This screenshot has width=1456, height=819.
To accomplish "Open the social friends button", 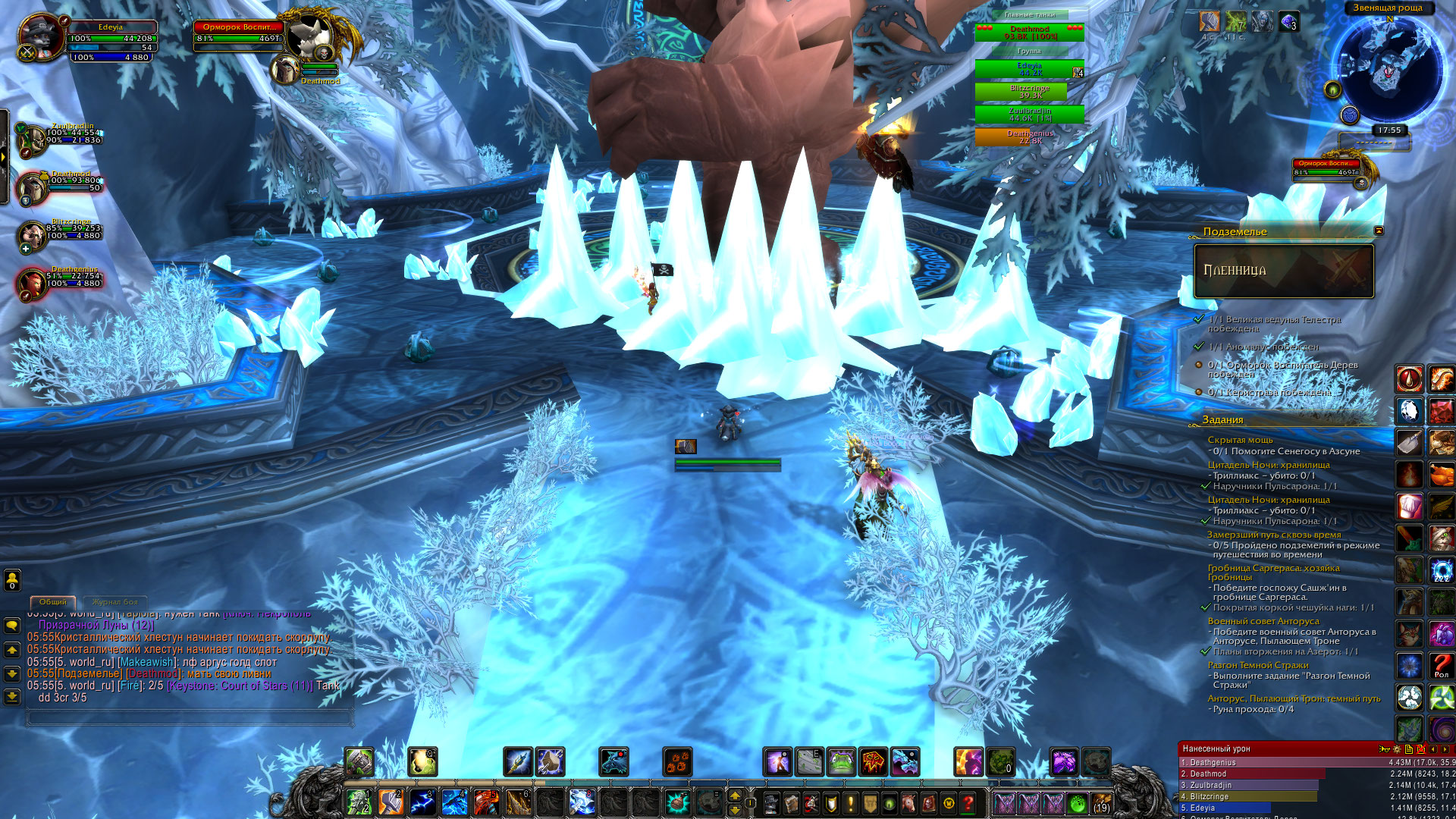I will click(12, 580).
